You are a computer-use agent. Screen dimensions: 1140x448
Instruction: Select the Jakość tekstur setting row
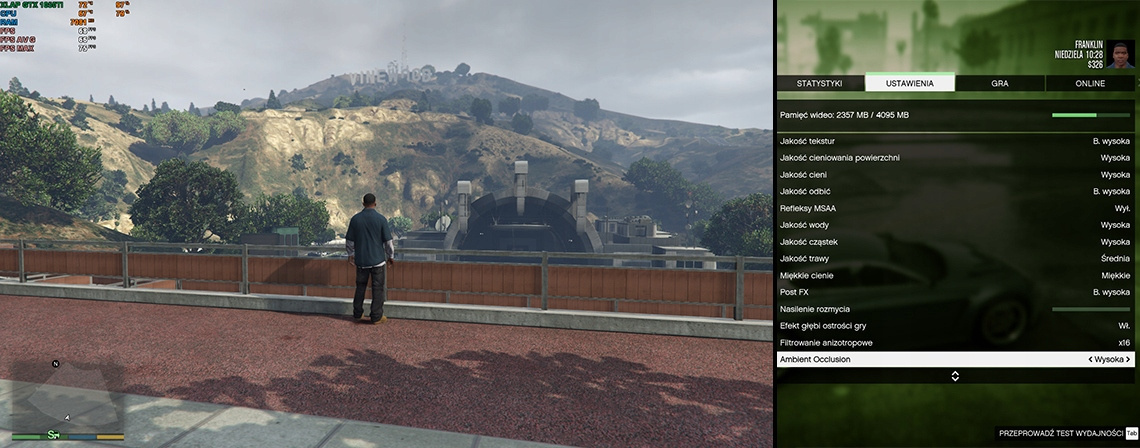pyautogui.click(x=955, y=141)
